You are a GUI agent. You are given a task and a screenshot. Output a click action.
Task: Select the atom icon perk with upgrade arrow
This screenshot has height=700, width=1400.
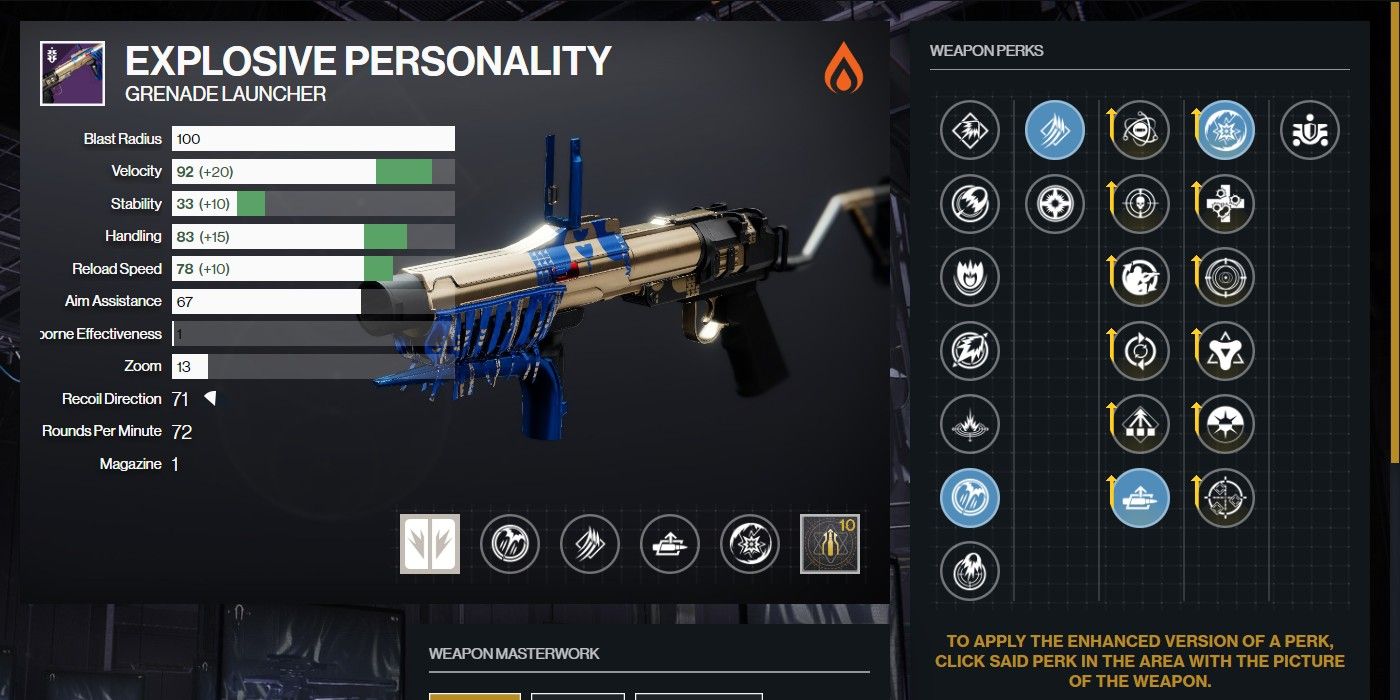[x=1140, y=130]
